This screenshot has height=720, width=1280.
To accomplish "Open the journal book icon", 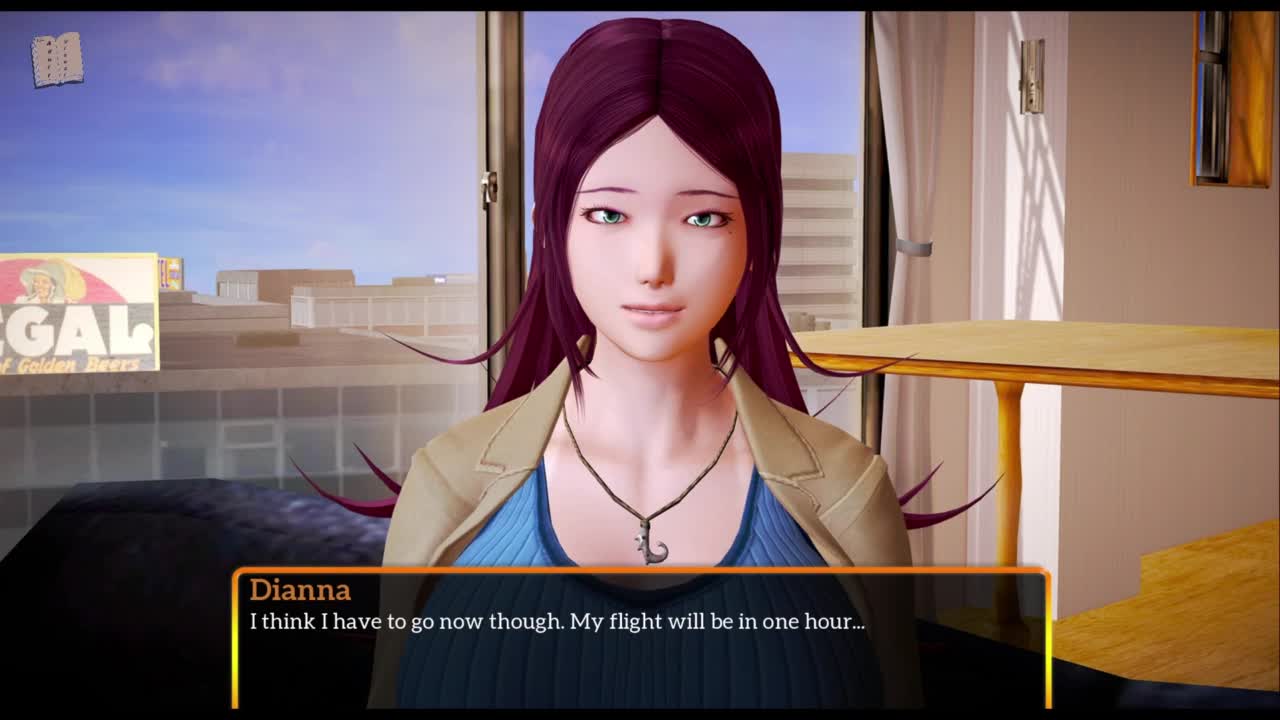I will [57, 60].
